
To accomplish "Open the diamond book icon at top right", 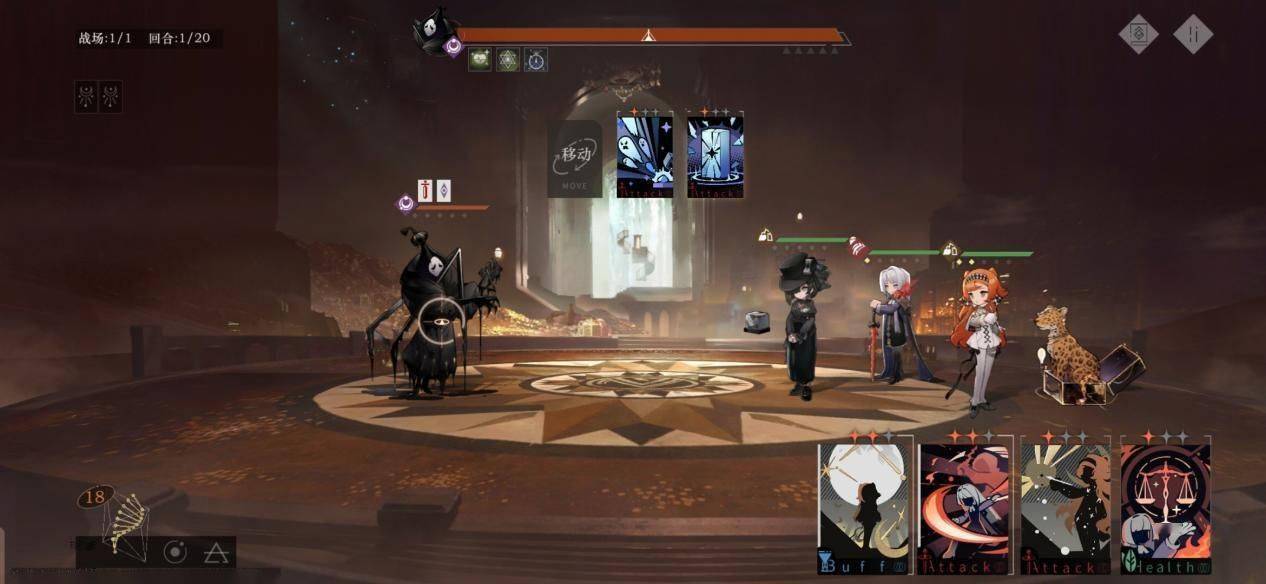I will 1138,34.
